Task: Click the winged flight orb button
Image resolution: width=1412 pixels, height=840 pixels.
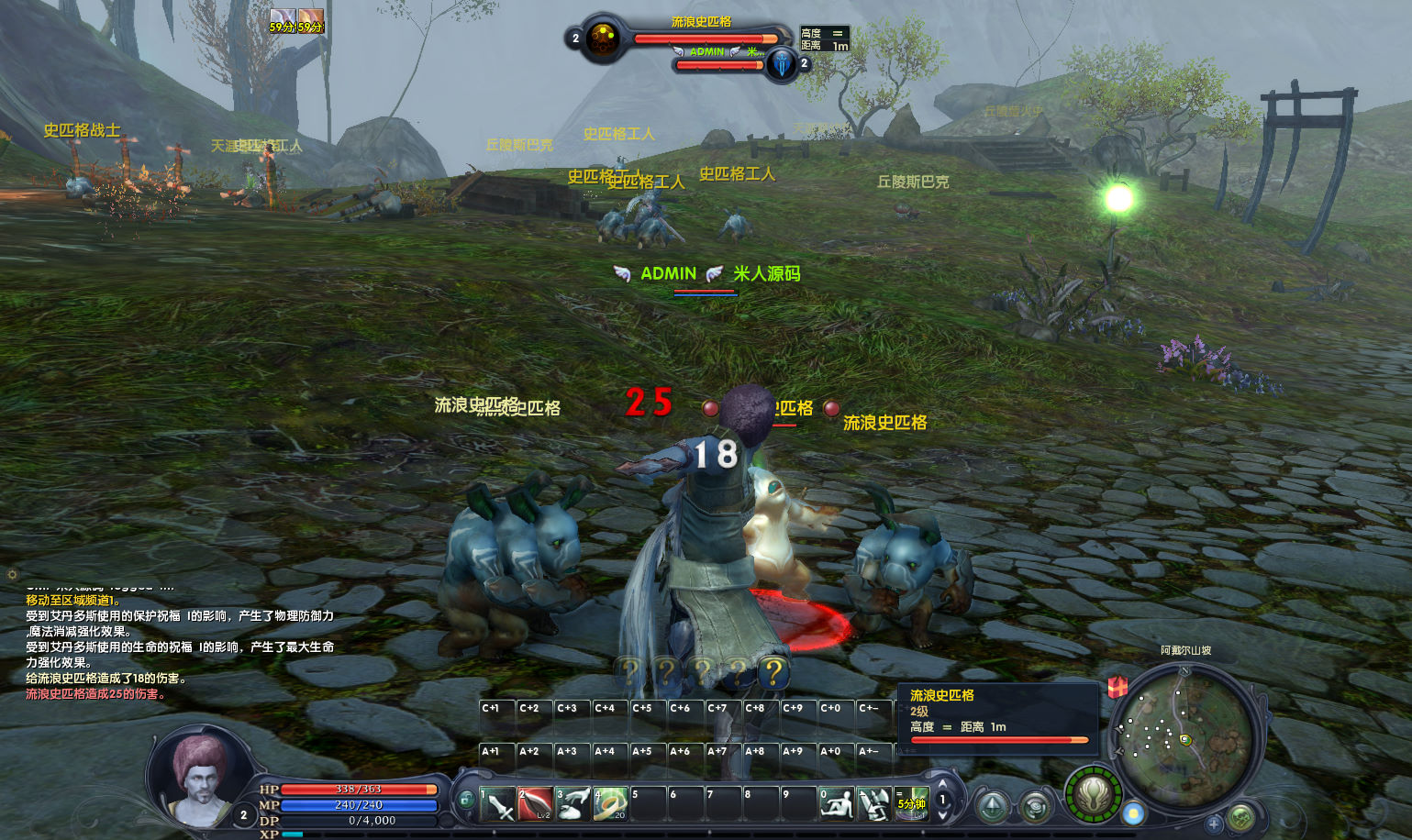Action: point(1094,794)
